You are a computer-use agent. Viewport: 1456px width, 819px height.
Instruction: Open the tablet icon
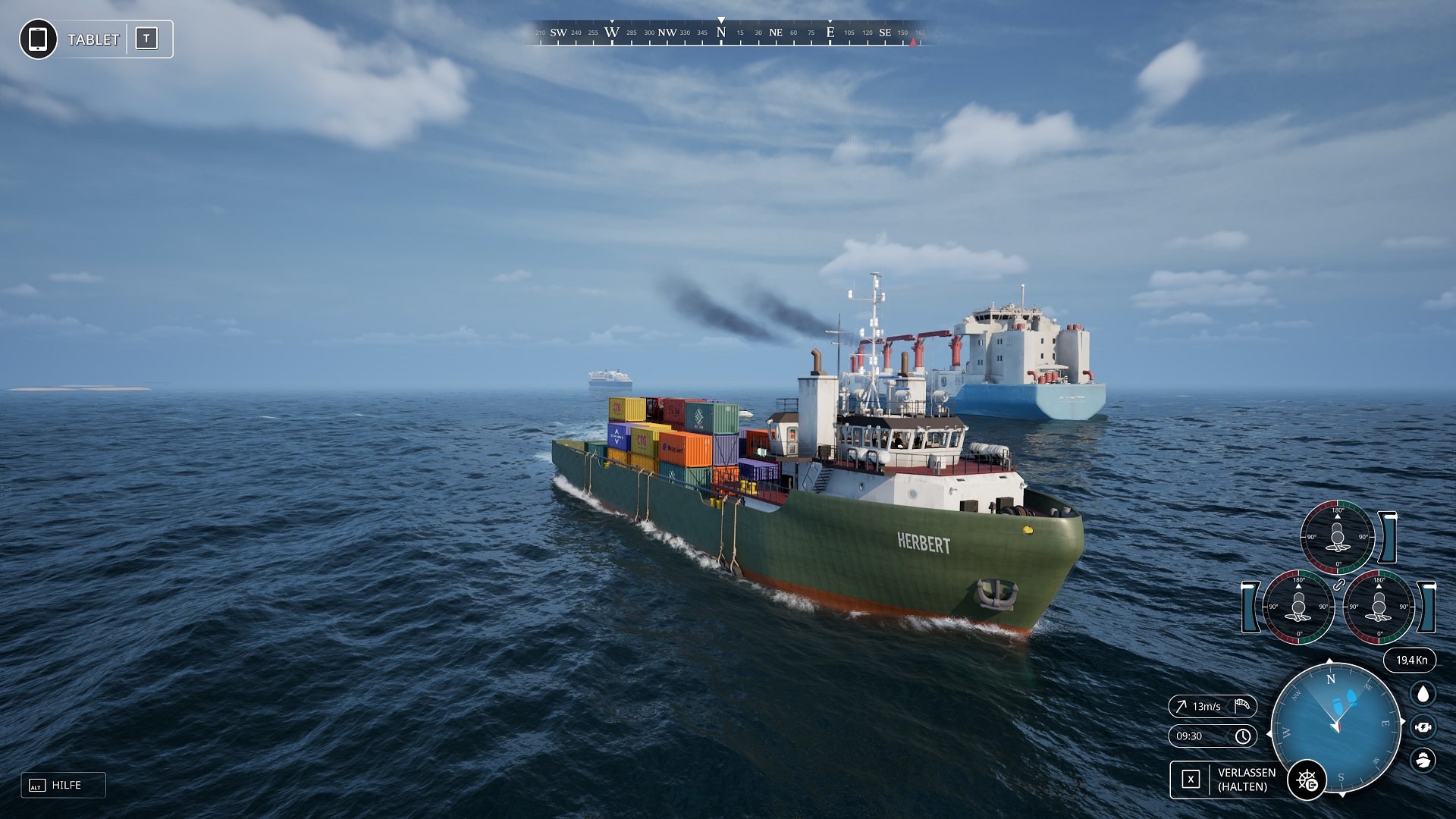38,39
